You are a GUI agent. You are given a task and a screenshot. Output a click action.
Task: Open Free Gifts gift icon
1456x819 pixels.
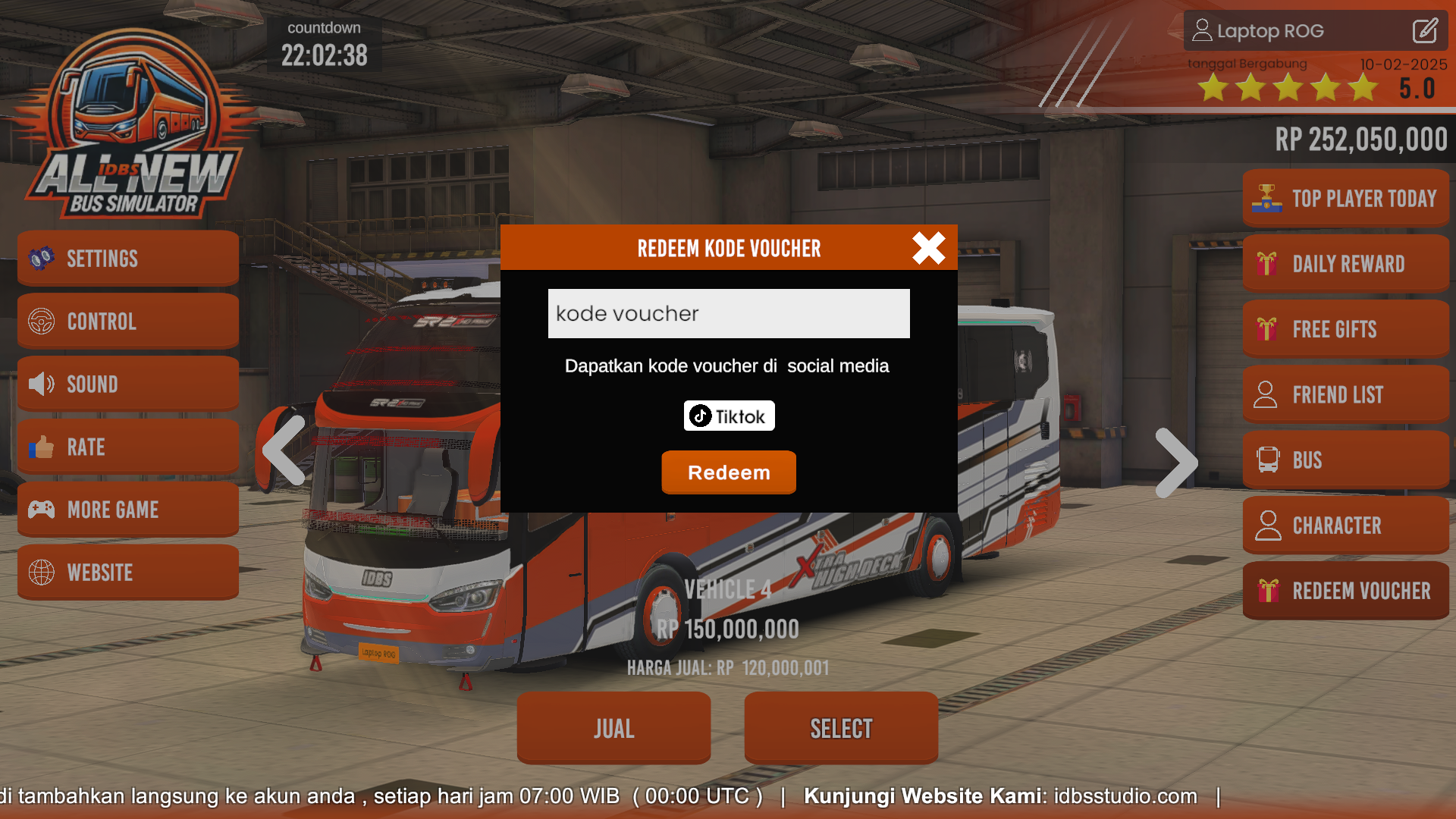point(1268,328)
